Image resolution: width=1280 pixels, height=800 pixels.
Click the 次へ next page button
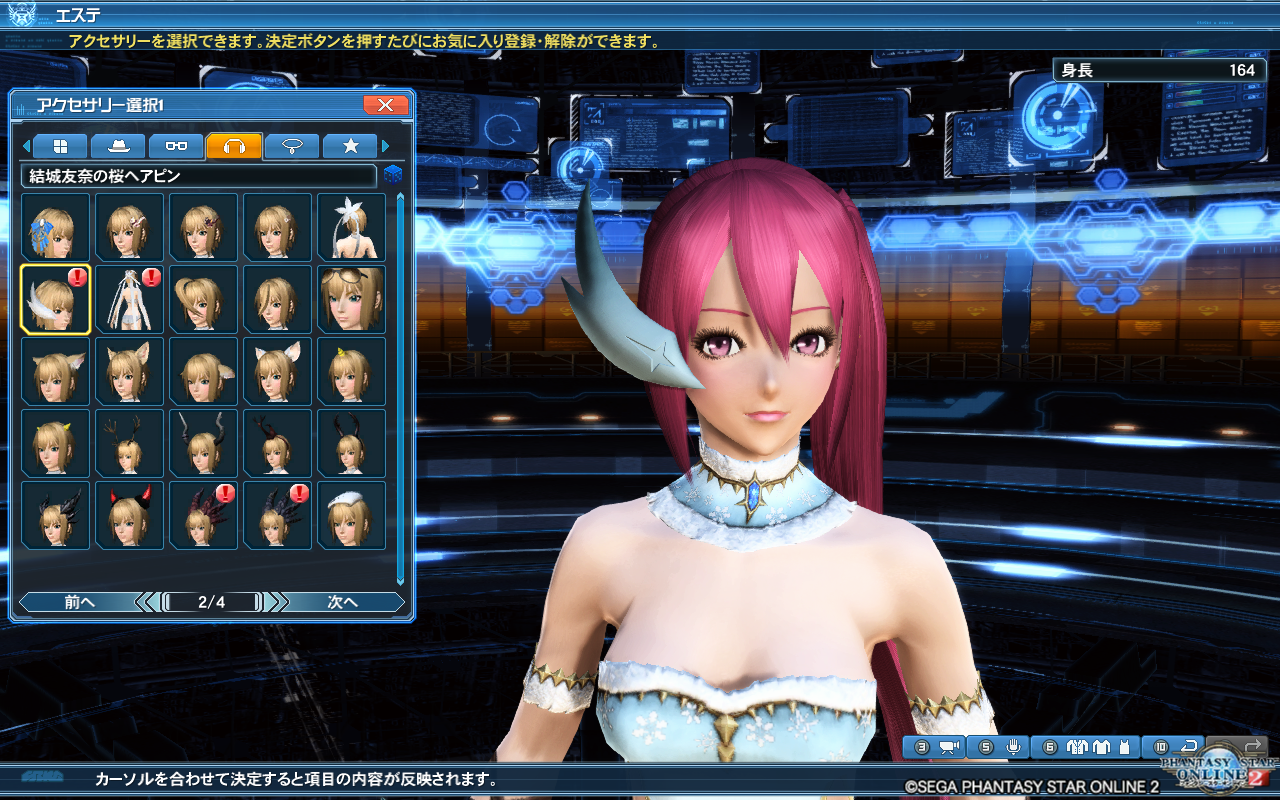tap(347, 602)
